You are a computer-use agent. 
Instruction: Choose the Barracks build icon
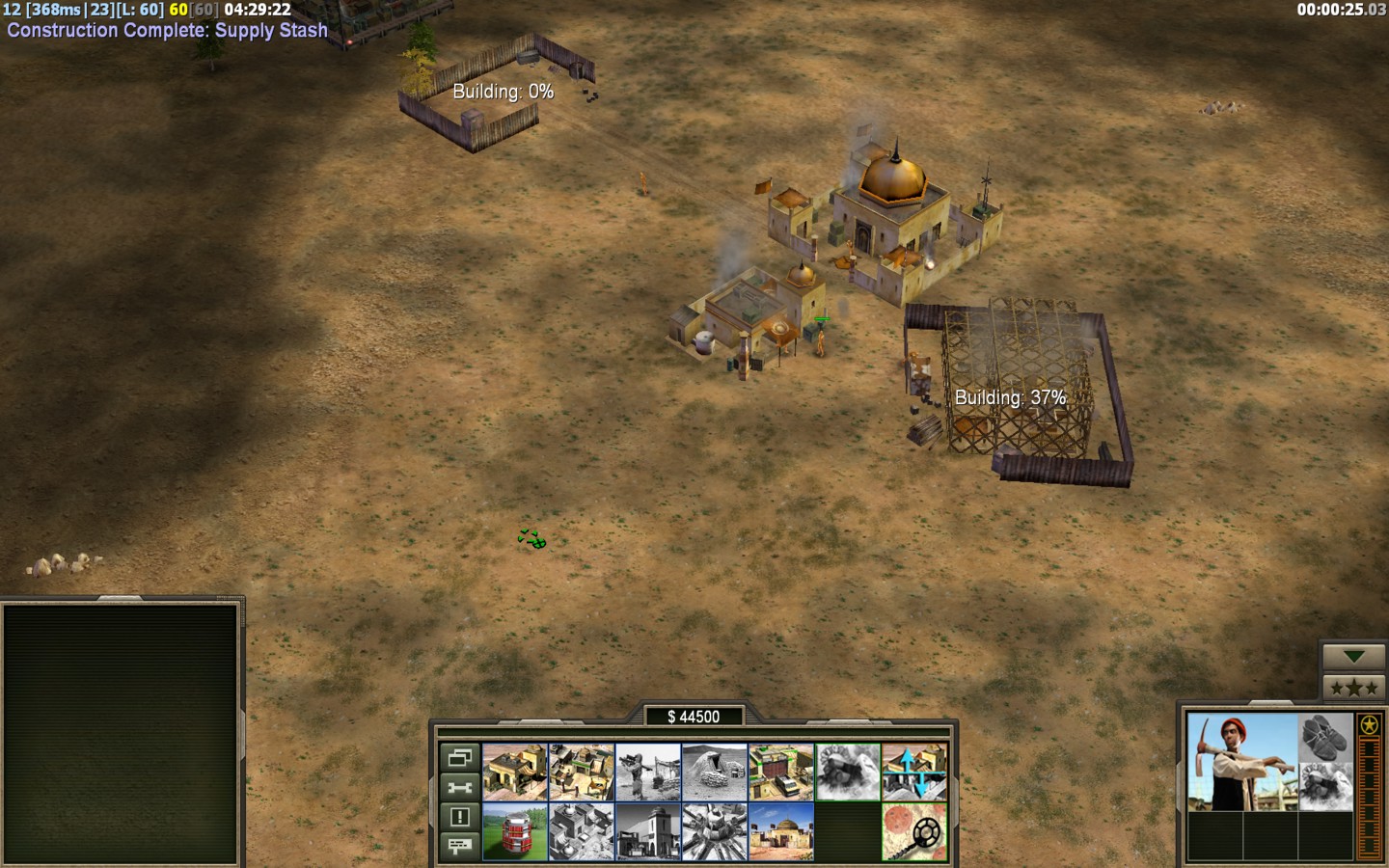pos(581,772)
